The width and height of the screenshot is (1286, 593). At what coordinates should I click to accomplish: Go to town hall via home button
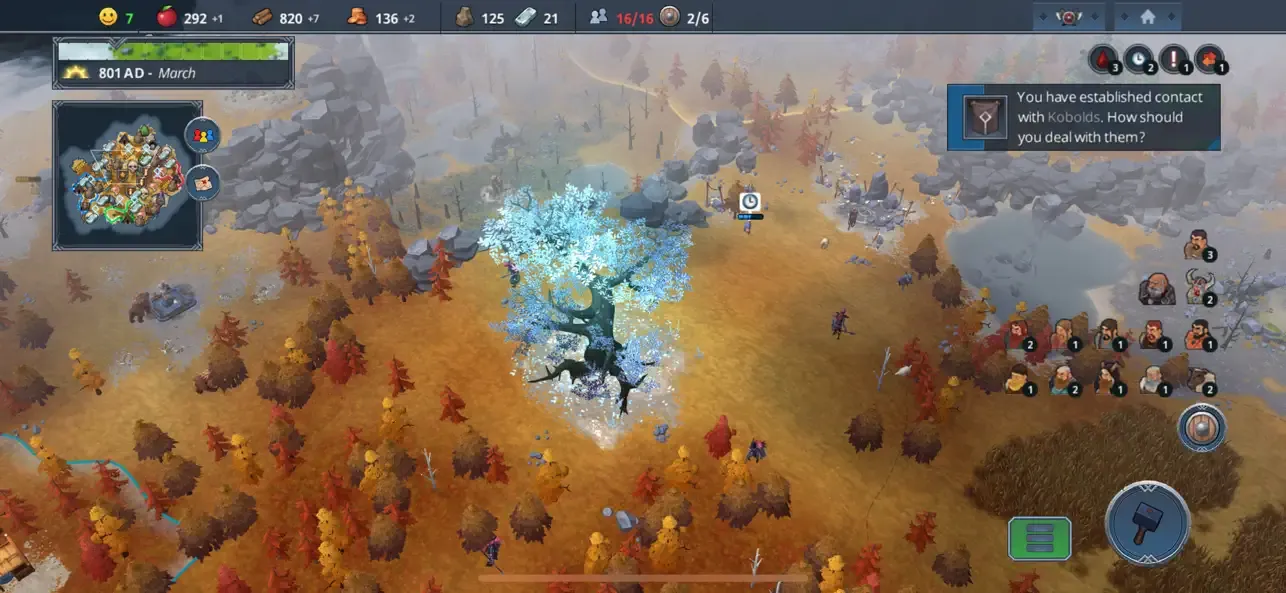(x=1147, y=16)
